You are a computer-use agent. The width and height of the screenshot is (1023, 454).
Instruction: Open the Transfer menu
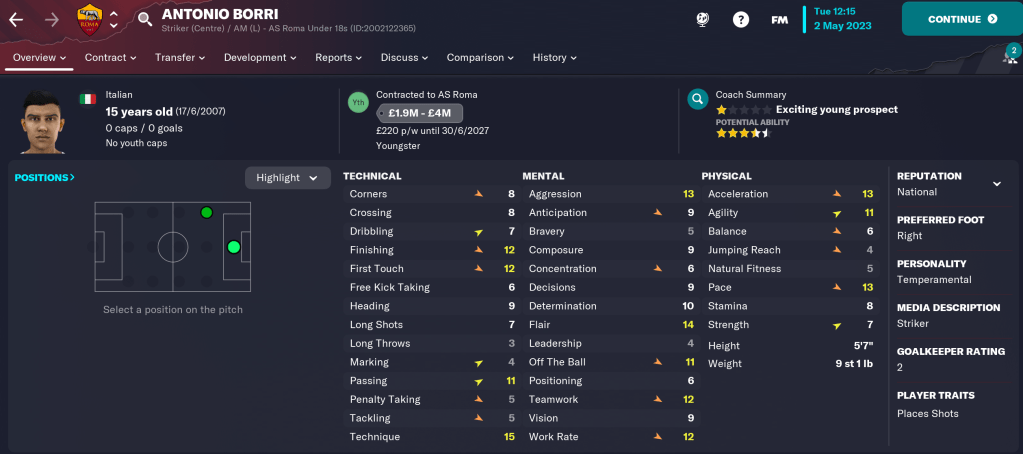[180, 58]
